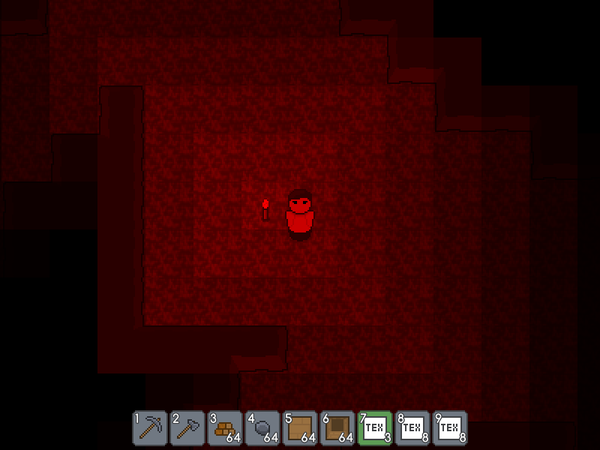Switch to the TEX item in slot 8
This screenshot has width=600, height=450.
(413, 428)
